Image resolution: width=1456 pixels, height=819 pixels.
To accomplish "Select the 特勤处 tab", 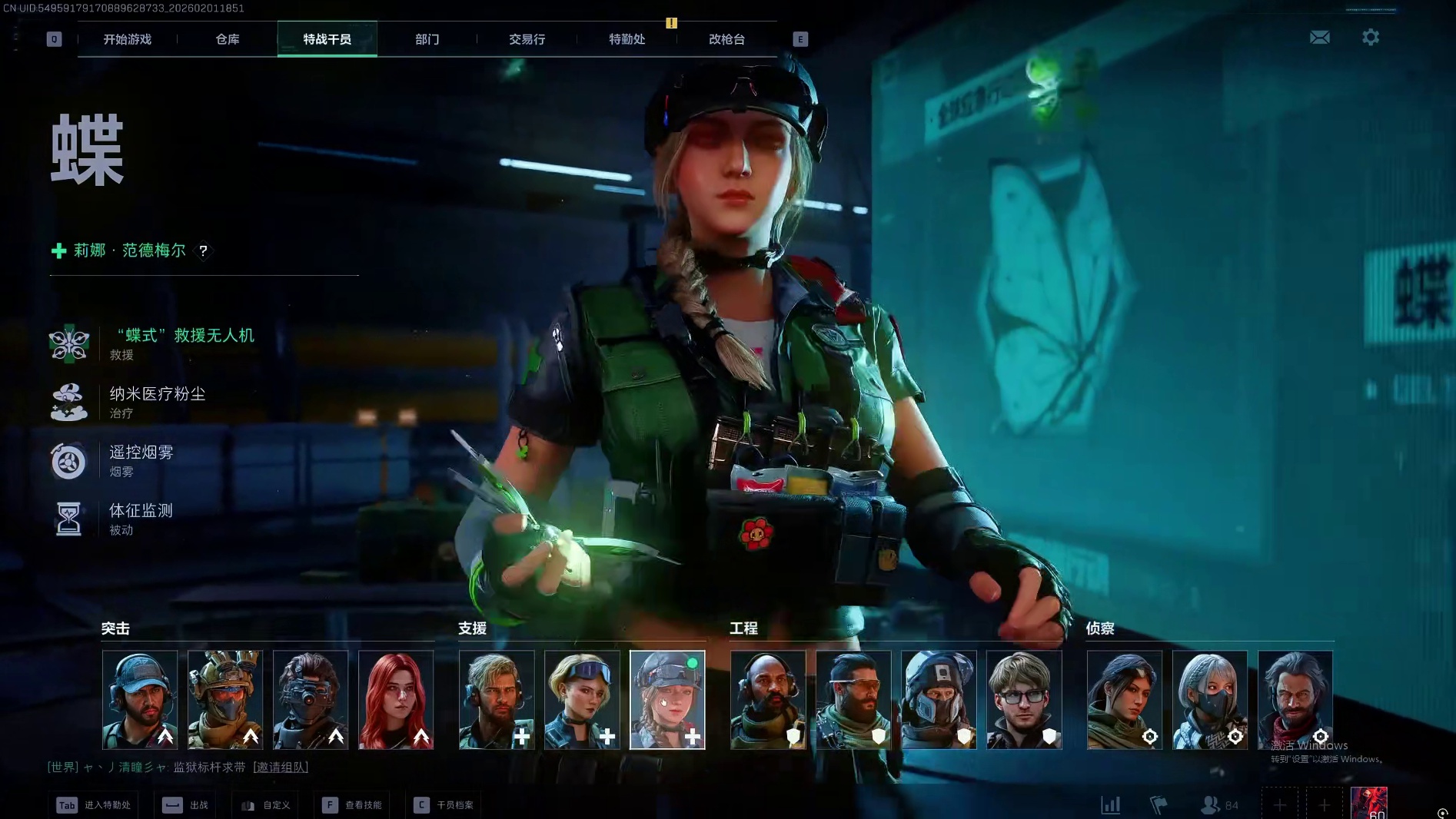I will click(x=627, y=39).
